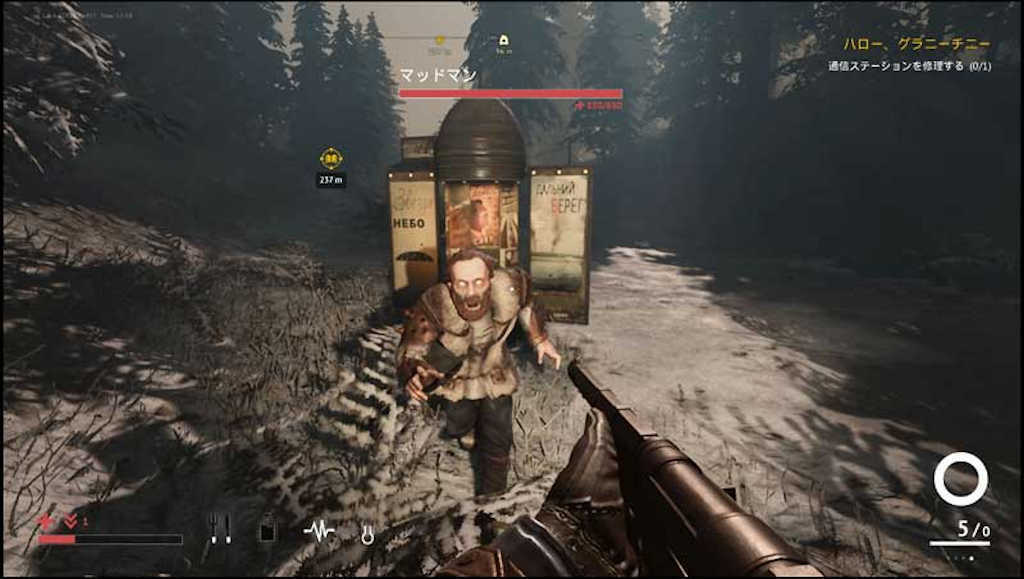1024x579 pixels.
Task: Click the white circle stance indicator
Action: (960, 479)
